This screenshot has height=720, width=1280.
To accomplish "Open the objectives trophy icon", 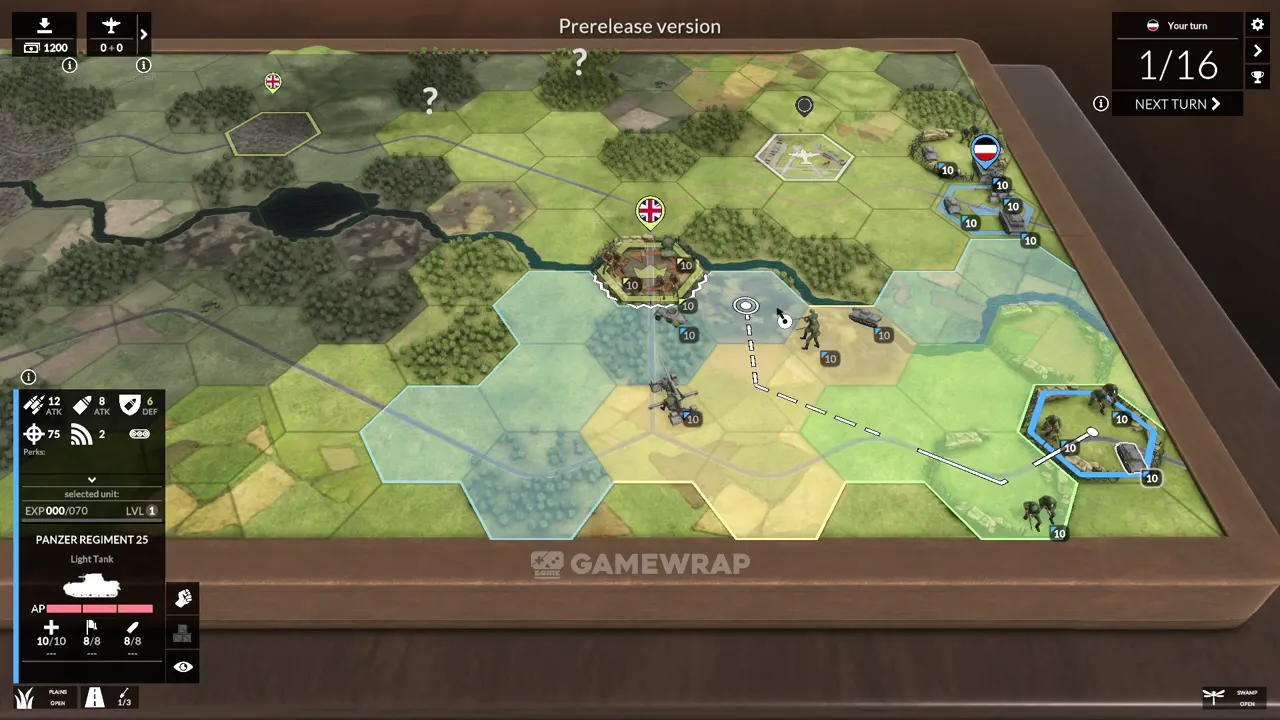I will coord(1258,77).
